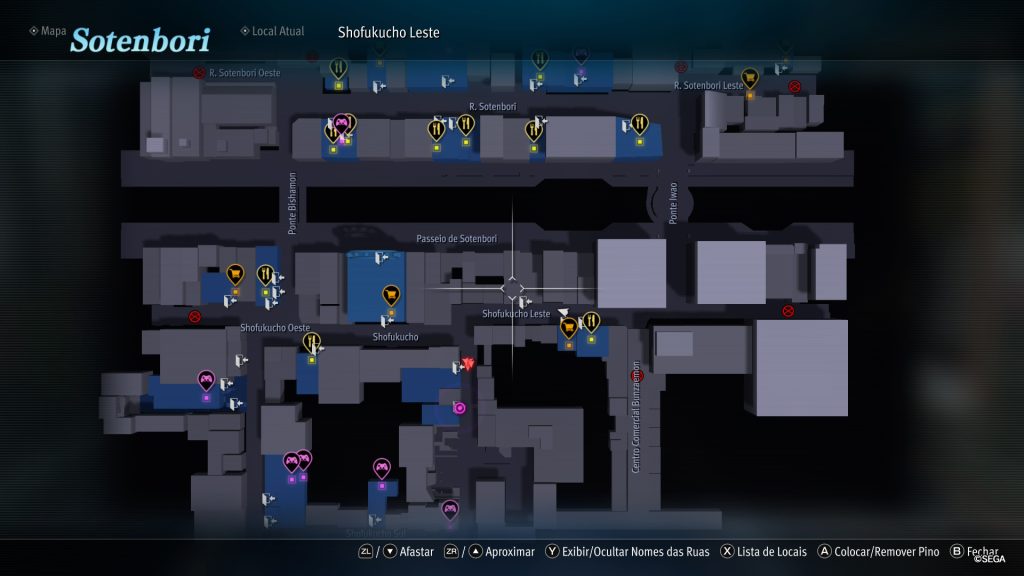Click the pink circle destination marker

(459, 407)
